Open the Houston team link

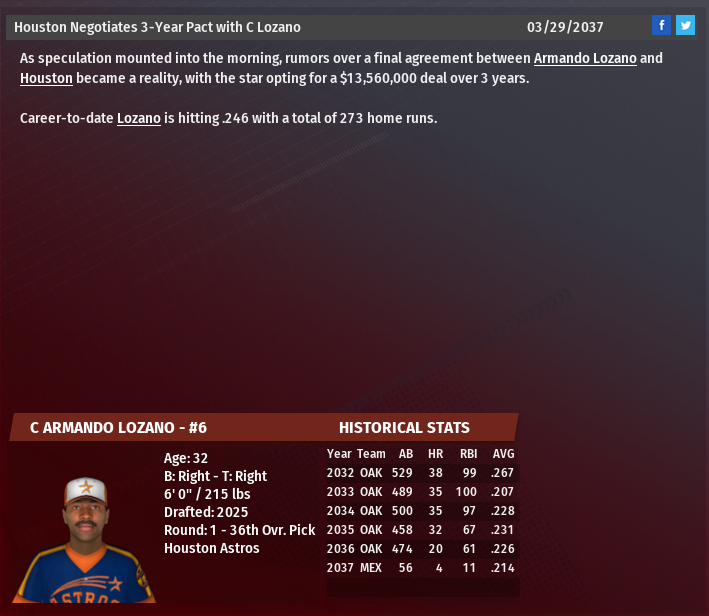(46, 77)
